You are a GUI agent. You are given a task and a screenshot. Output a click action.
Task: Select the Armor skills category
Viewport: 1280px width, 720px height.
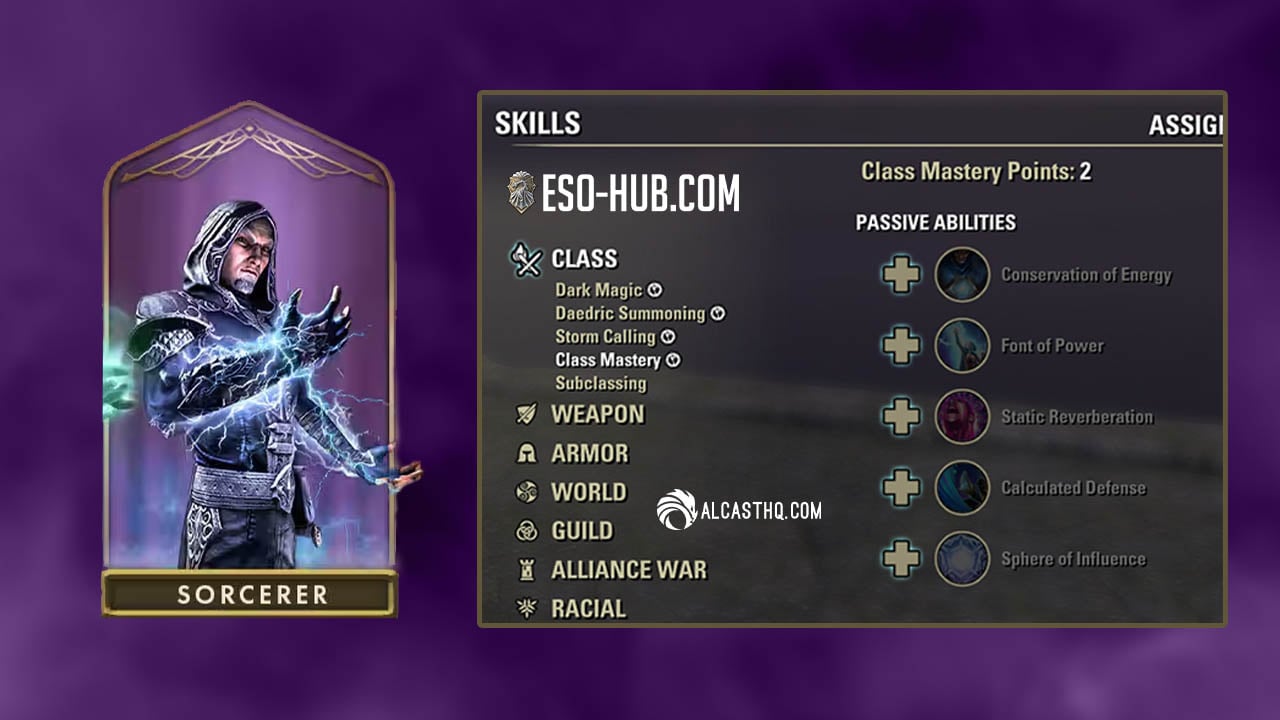click(x=589, y=453)
